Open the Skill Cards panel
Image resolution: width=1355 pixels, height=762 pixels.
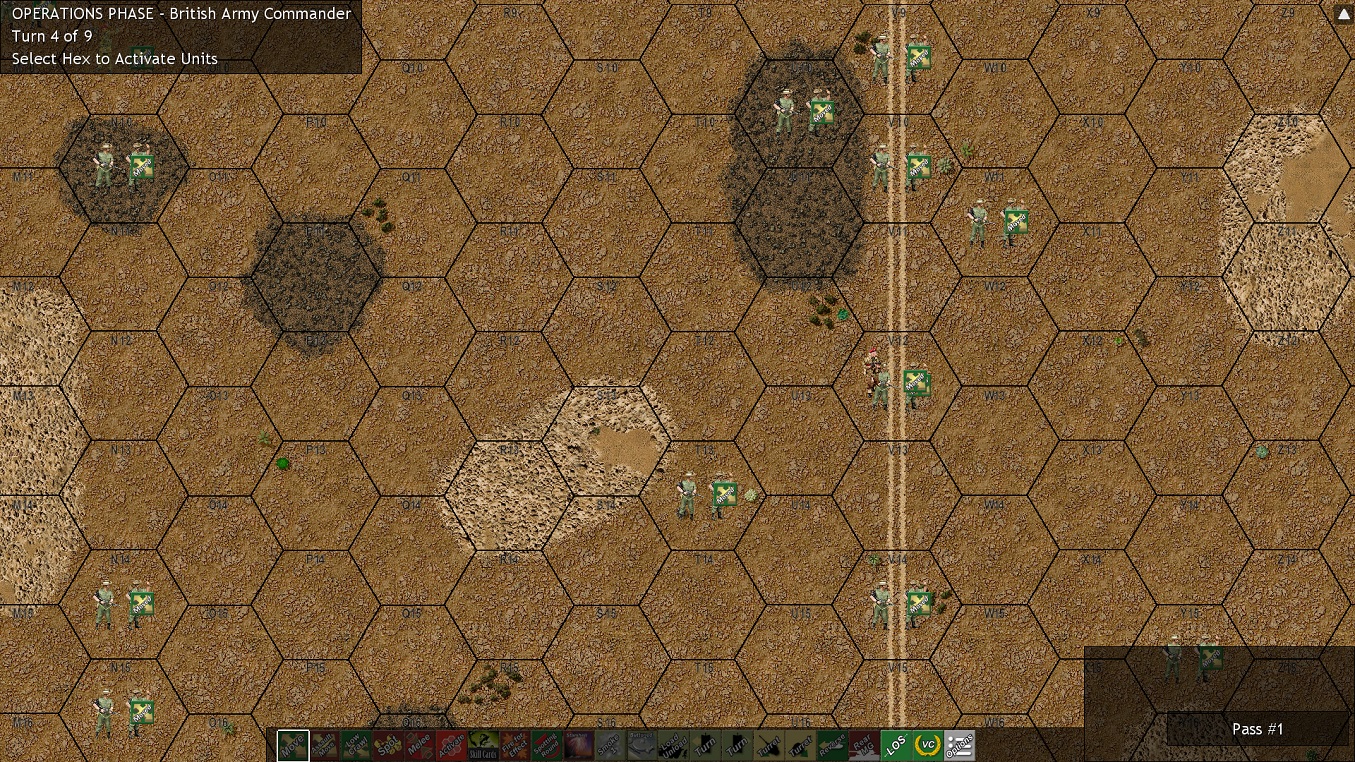point(485,745)
